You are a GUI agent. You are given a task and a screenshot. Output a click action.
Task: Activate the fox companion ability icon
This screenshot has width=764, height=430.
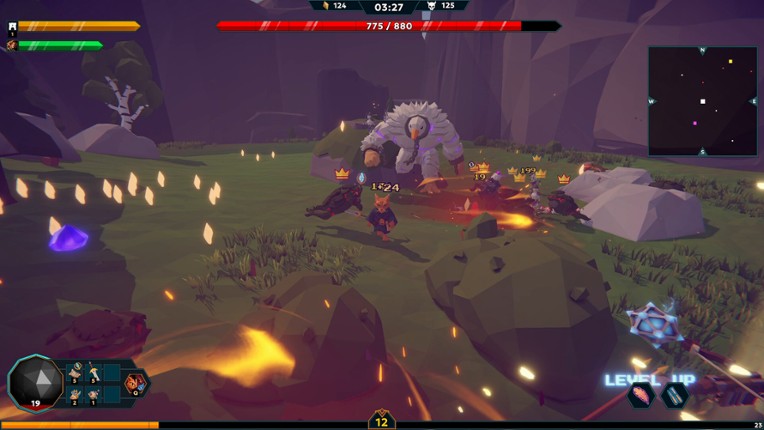[134, 383]
